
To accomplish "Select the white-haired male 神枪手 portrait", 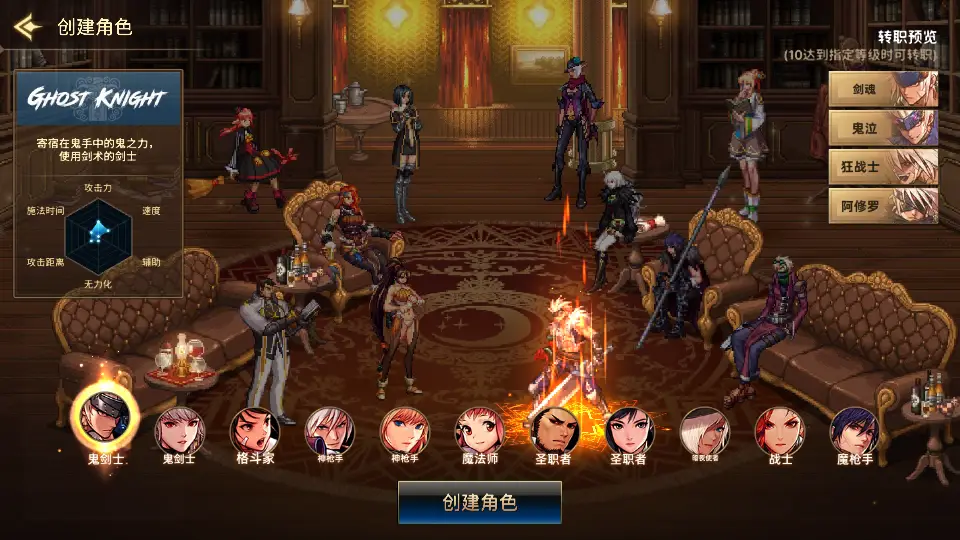I will (330, 430).
